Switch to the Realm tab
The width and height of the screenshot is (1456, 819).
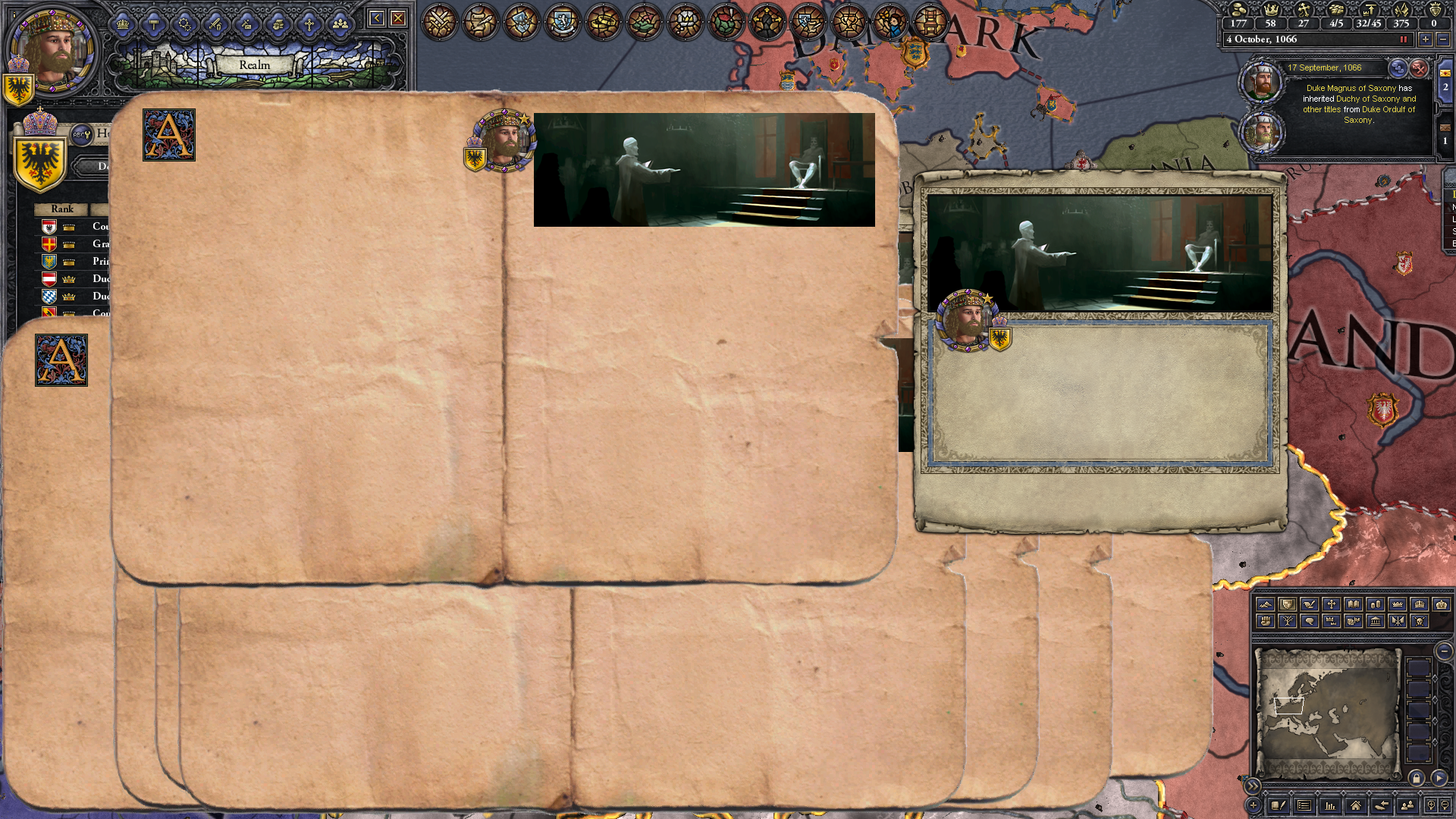tap(254, 65)
